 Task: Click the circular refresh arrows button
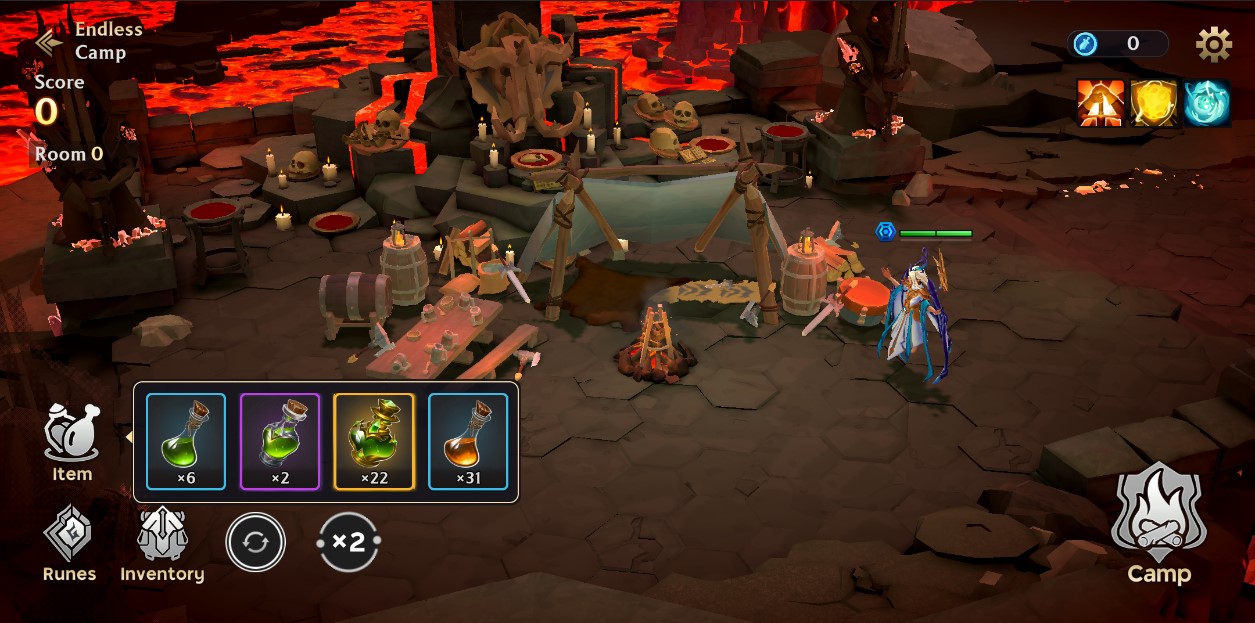coord(255,542)
